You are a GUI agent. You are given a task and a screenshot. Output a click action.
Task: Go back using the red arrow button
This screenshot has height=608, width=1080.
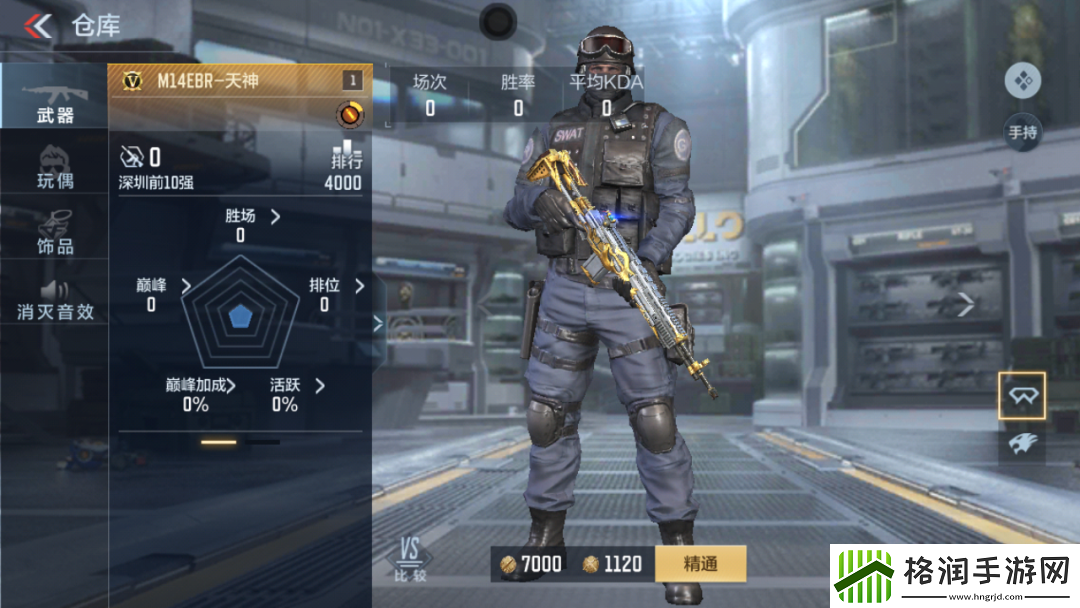(38, 25)
